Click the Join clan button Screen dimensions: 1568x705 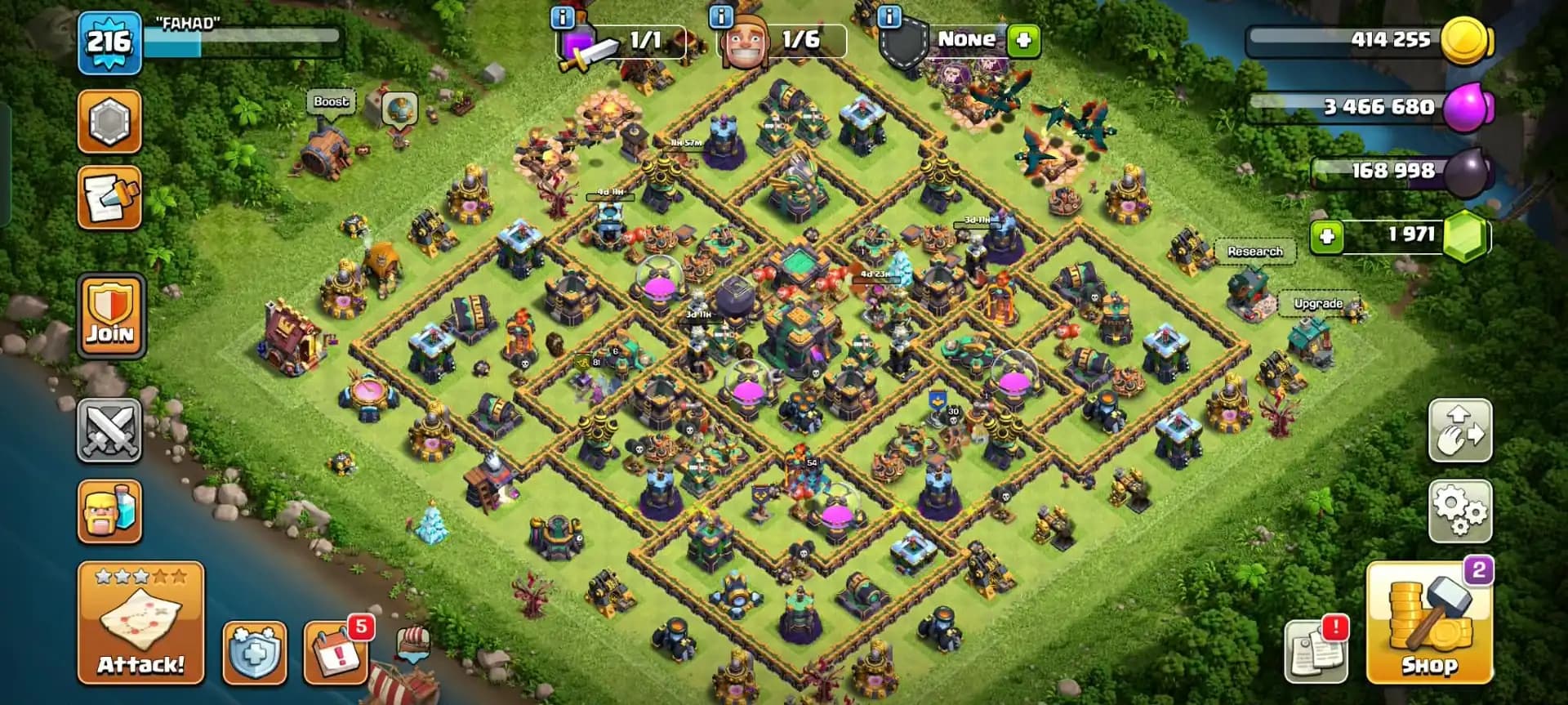pos(109,315)
